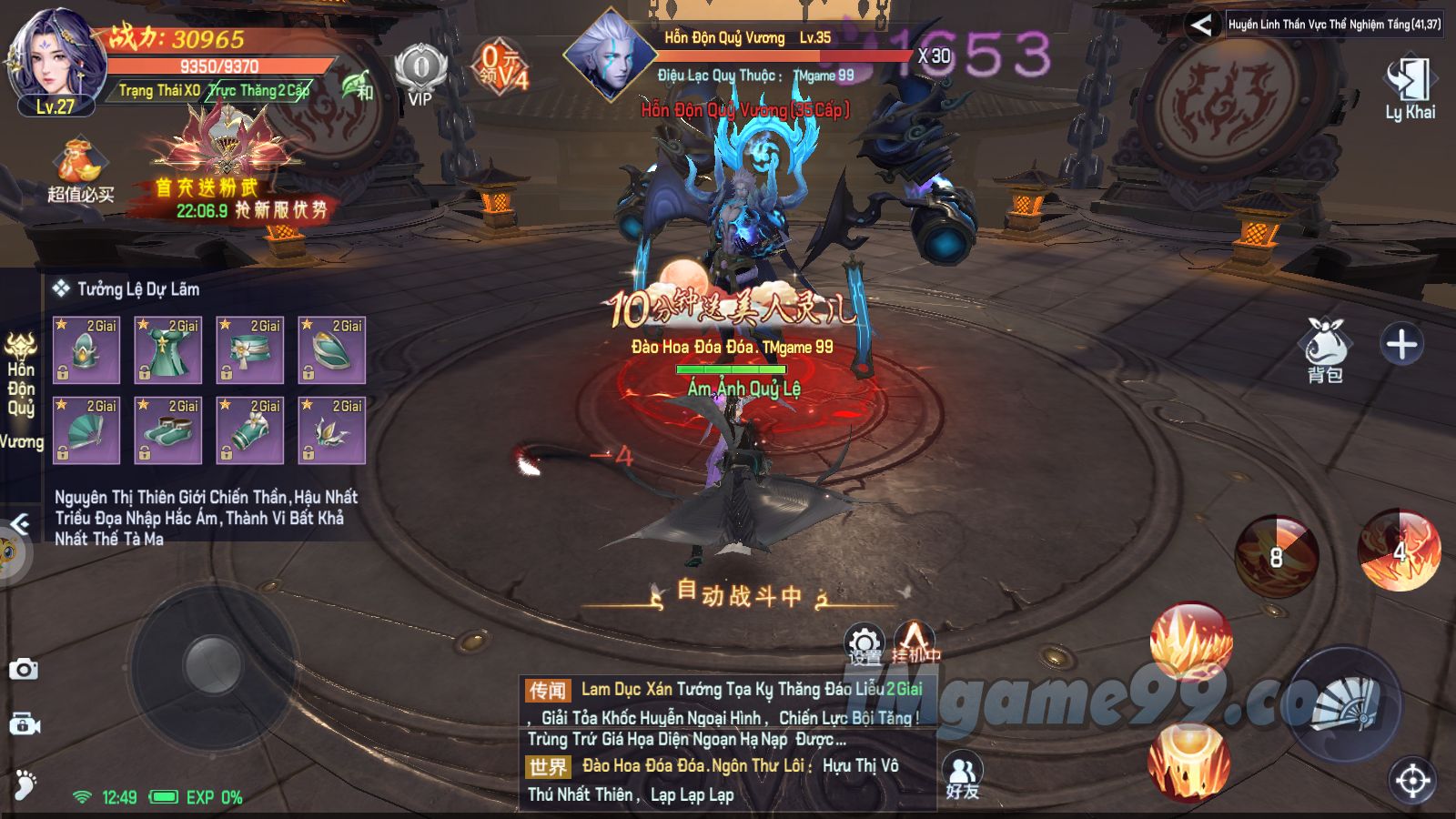Expand the plus menu button
Screen dimensions: 1456x819
pos(1401,345)
